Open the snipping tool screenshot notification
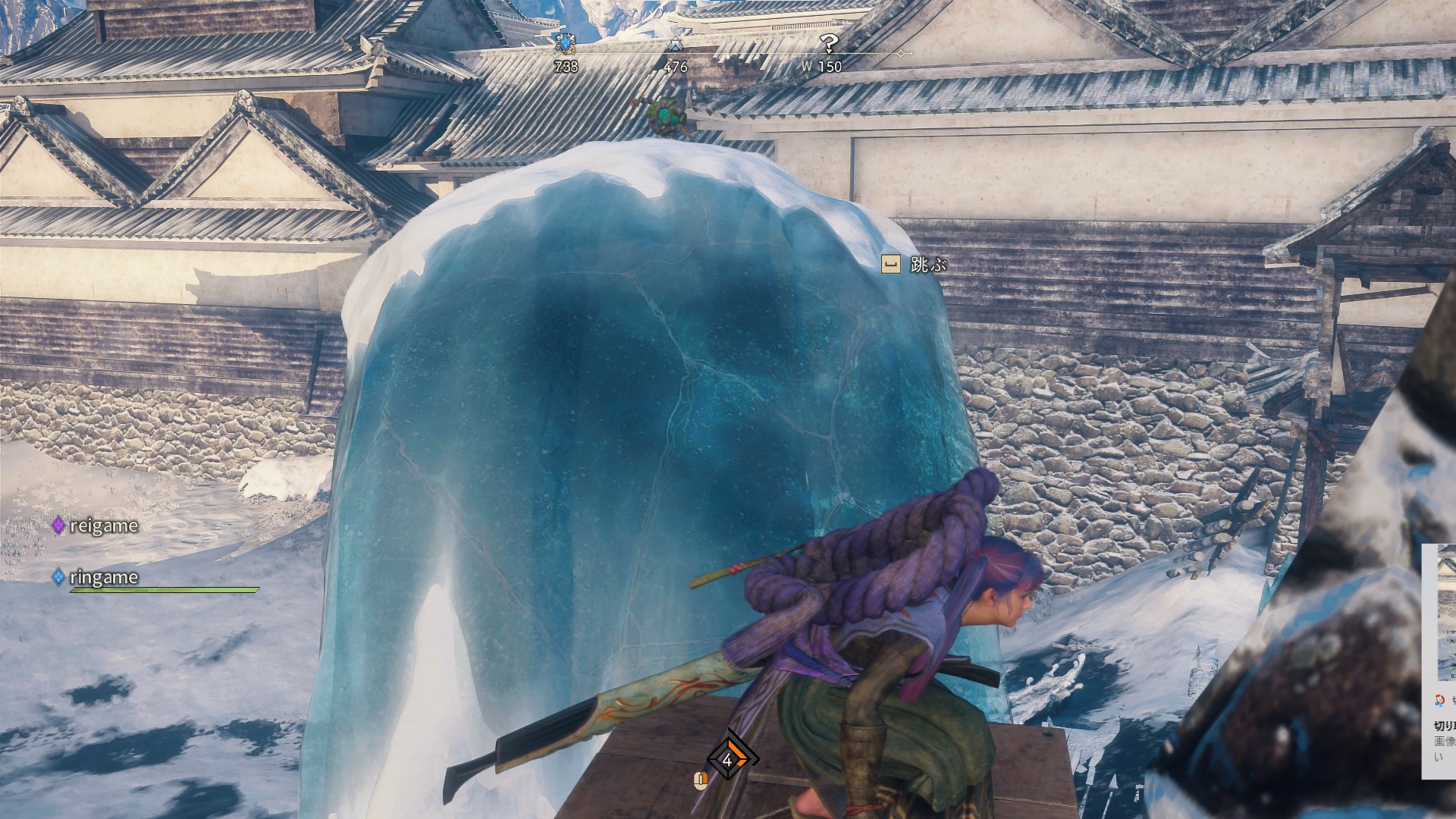 tap(1440, 652)
